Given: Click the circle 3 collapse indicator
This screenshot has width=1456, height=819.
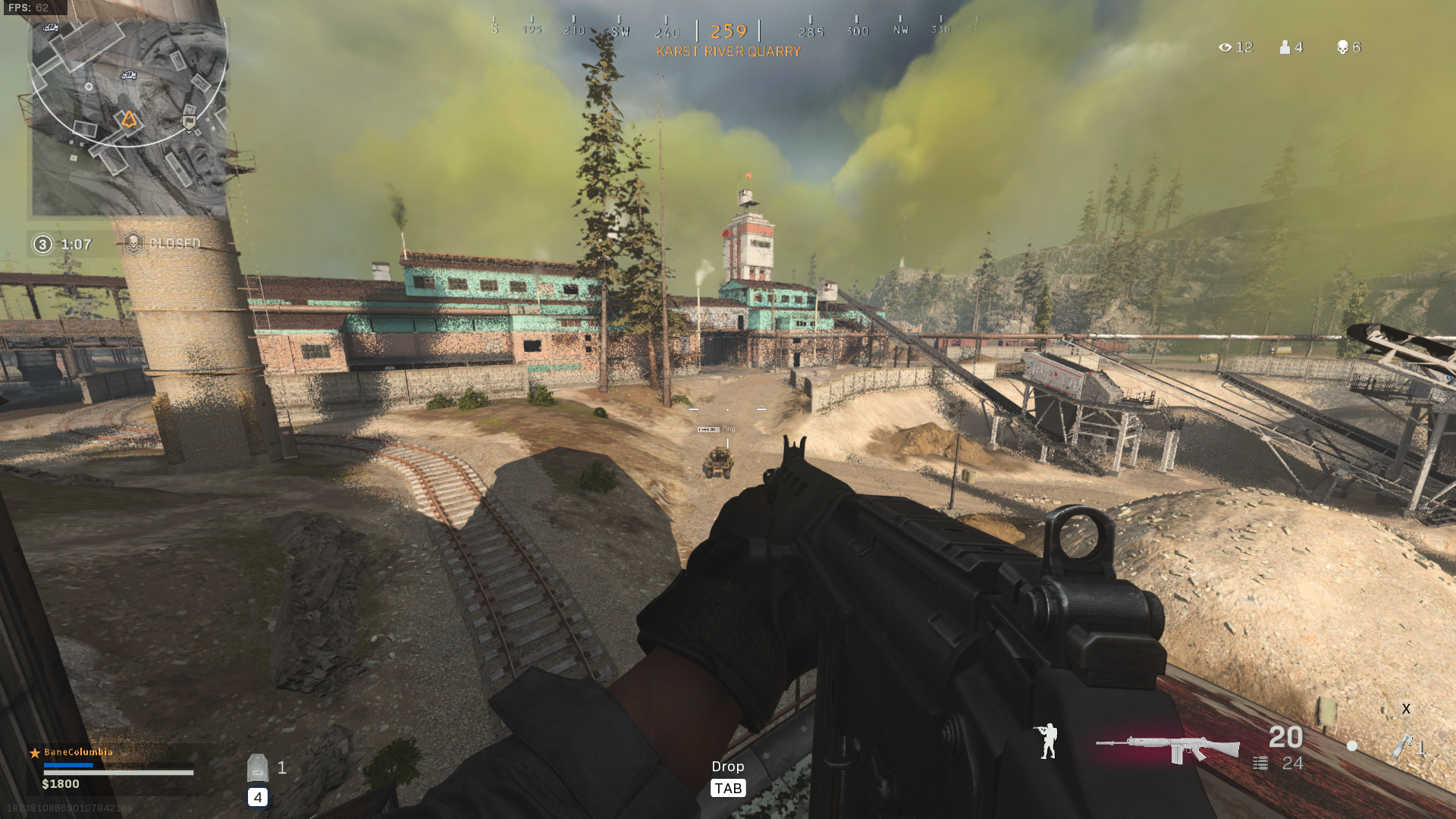Looking at the screenshot, I should pyautogui.click(x=42, y=244).
